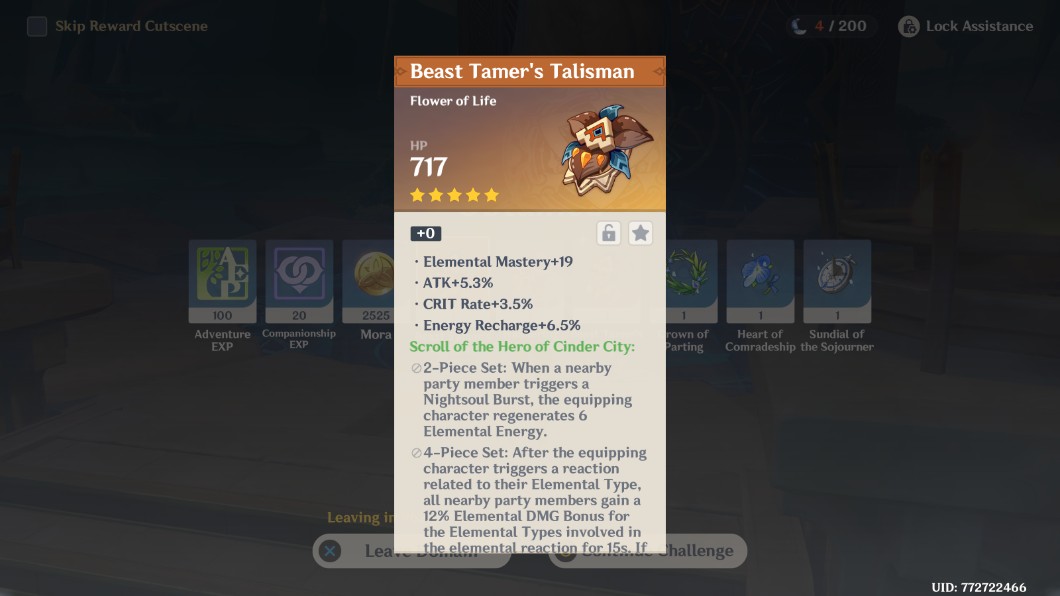The width and height of the screenshot is (1060, 596).
Task: Select the Mora reward tile
Action: (368, 281)
